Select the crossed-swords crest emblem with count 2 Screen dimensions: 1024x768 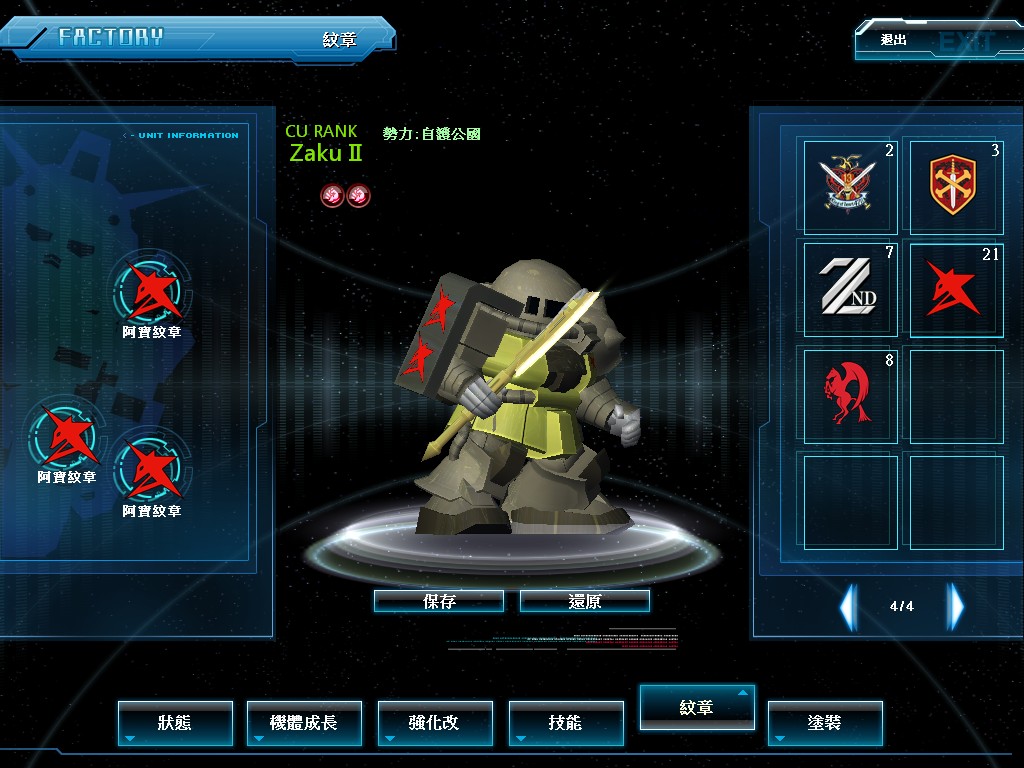[851, 187]
